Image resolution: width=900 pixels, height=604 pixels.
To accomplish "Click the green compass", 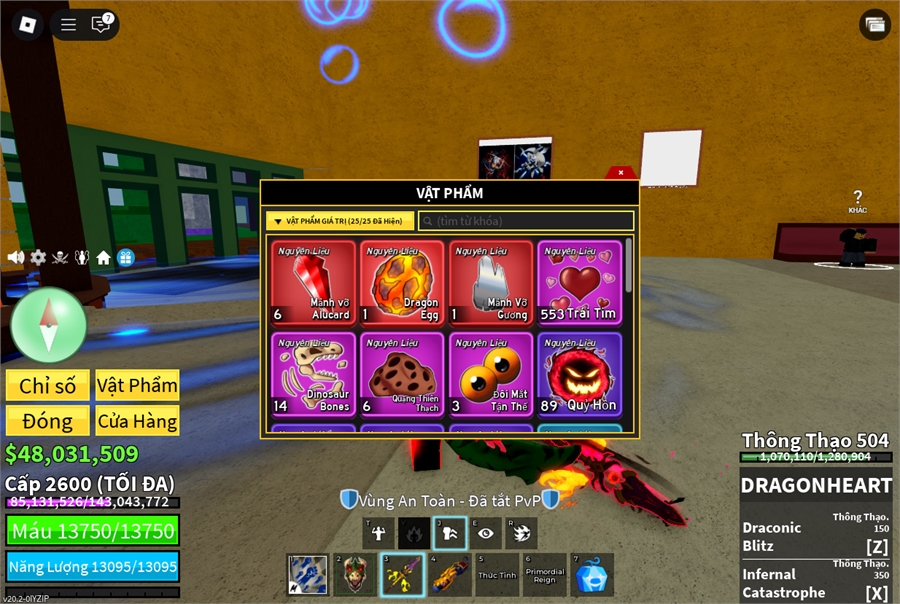I will (x=48, y=325).
